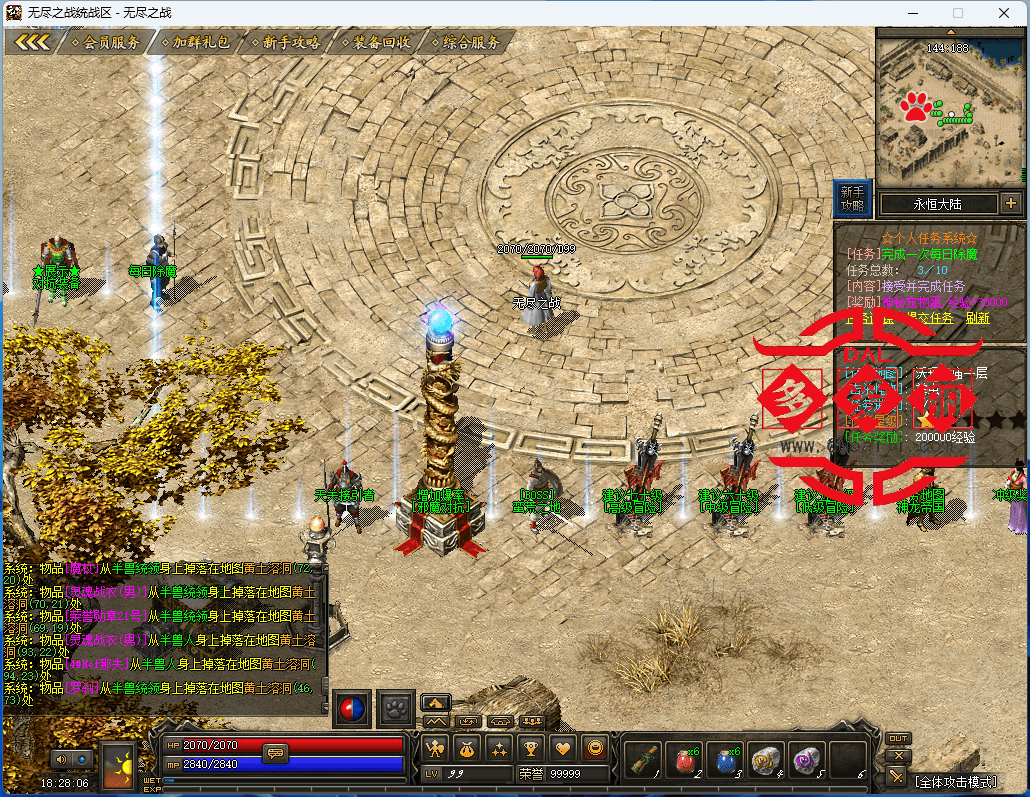1030x797 pixels.
Task: Collapse the top menu with the triple-arrow button
Action: (x=32, y=42)
